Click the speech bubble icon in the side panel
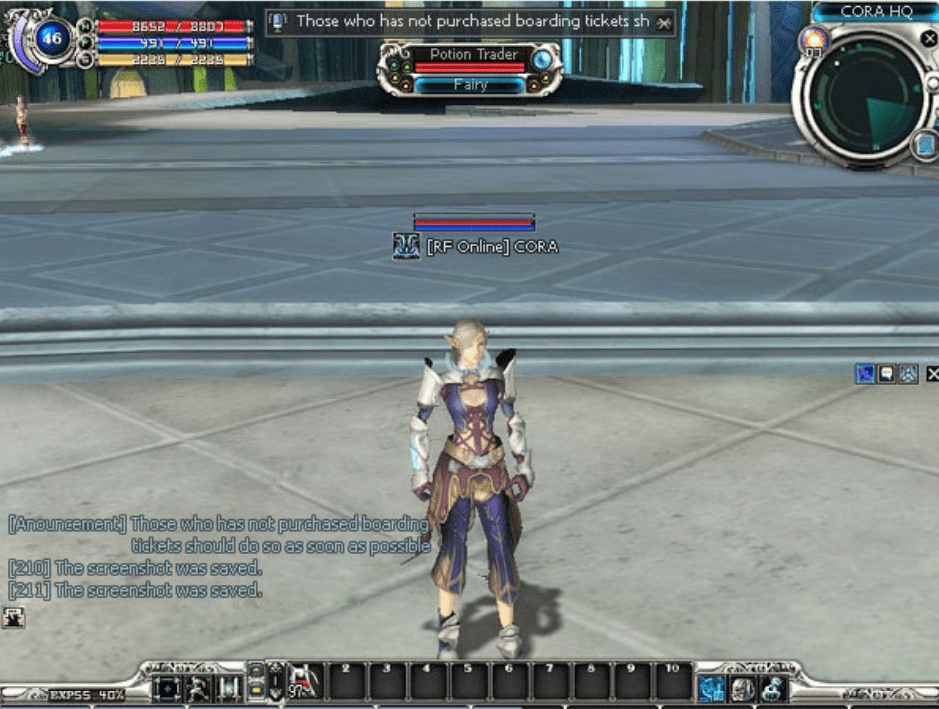Viewport: 939px width, 709px height. (x=886, y=374)
